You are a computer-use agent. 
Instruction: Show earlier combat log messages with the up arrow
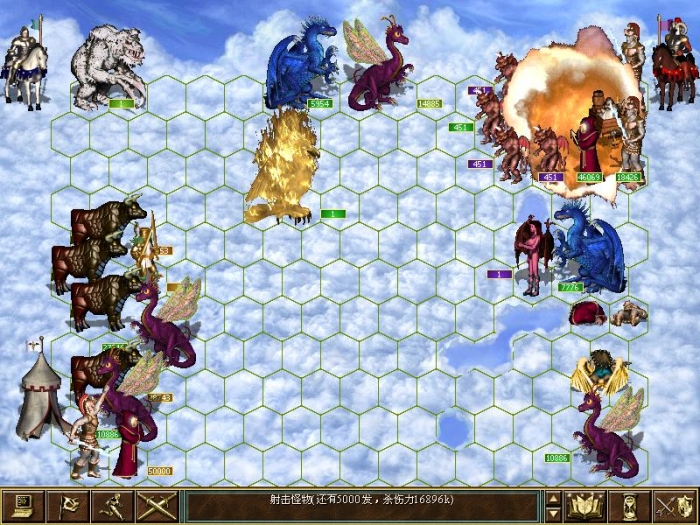(x=553, y=498)
